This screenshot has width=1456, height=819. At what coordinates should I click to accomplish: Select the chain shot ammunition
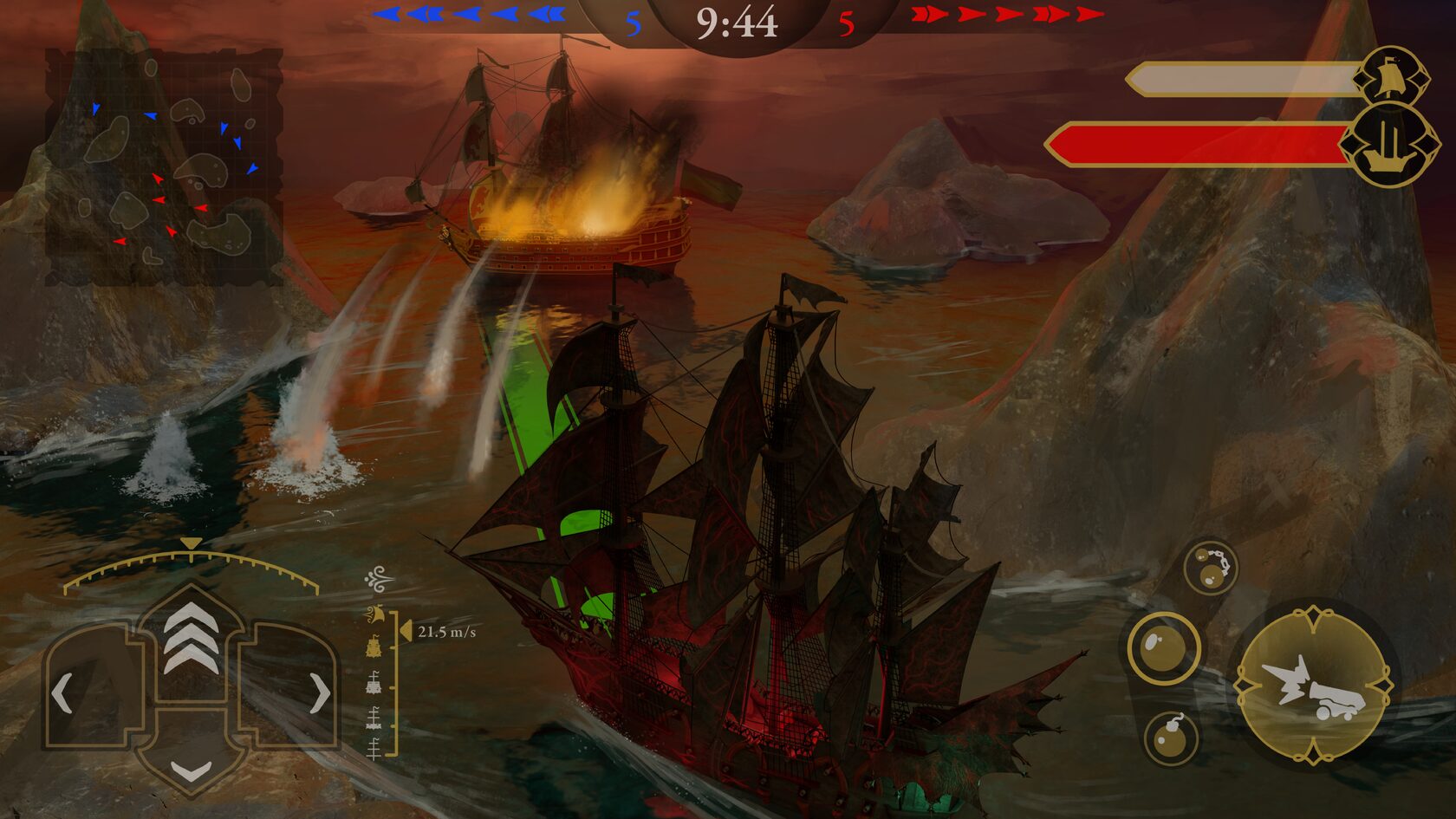click(x=1210, y=568)
